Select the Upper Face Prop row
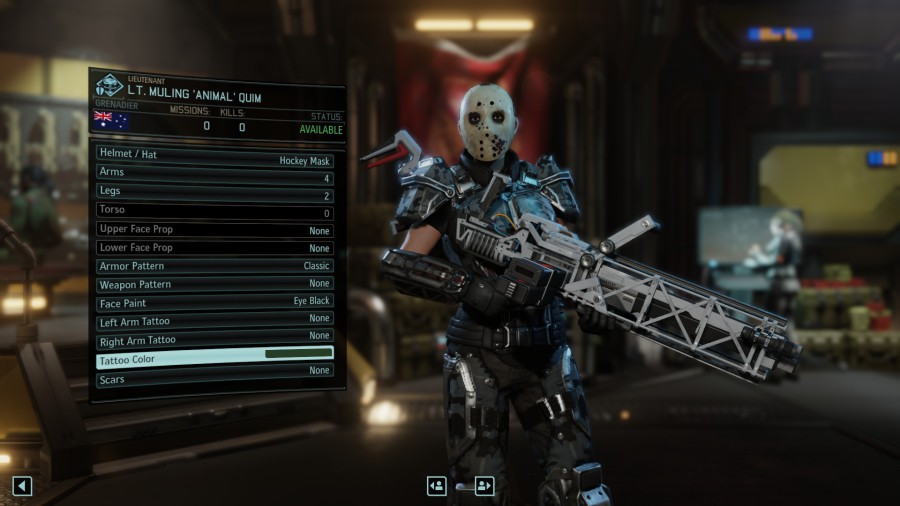The height and width of the screenshot is (506, 900). click(x=214, y=229)
